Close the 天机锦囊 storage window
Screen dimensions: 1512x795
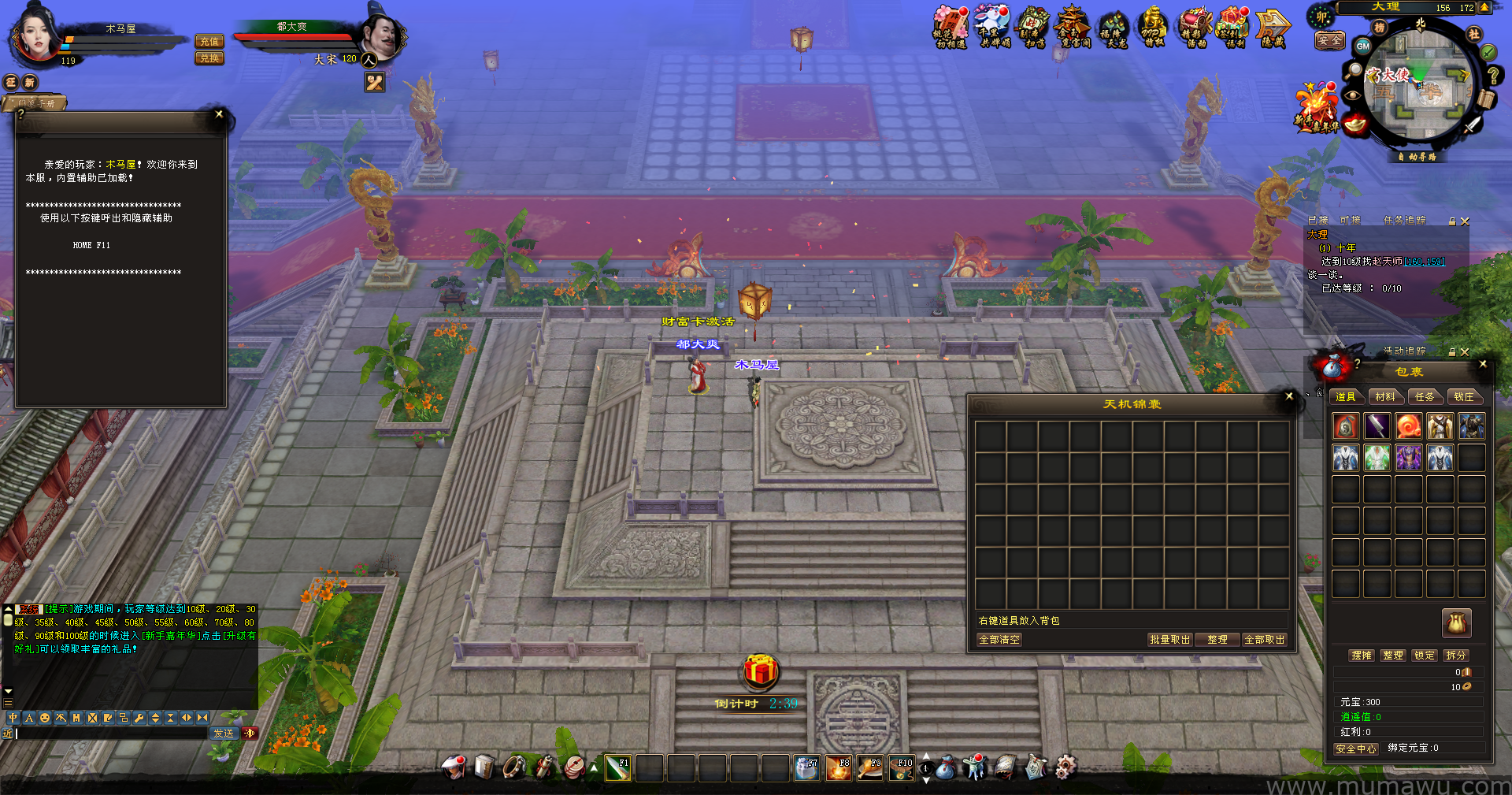point(1289,396)
